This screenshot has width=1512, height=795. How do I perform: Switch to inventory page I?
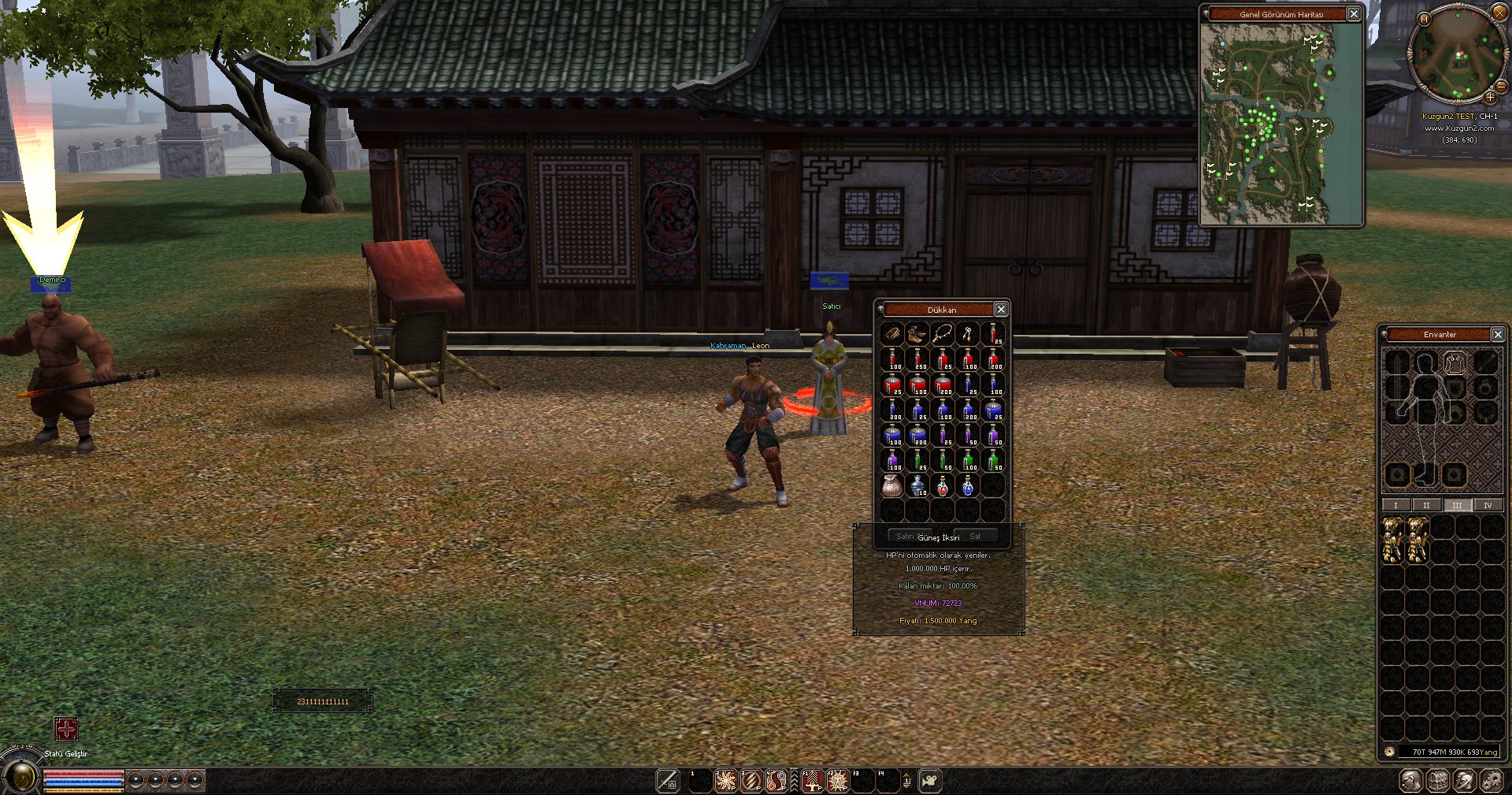(1395, 505)
